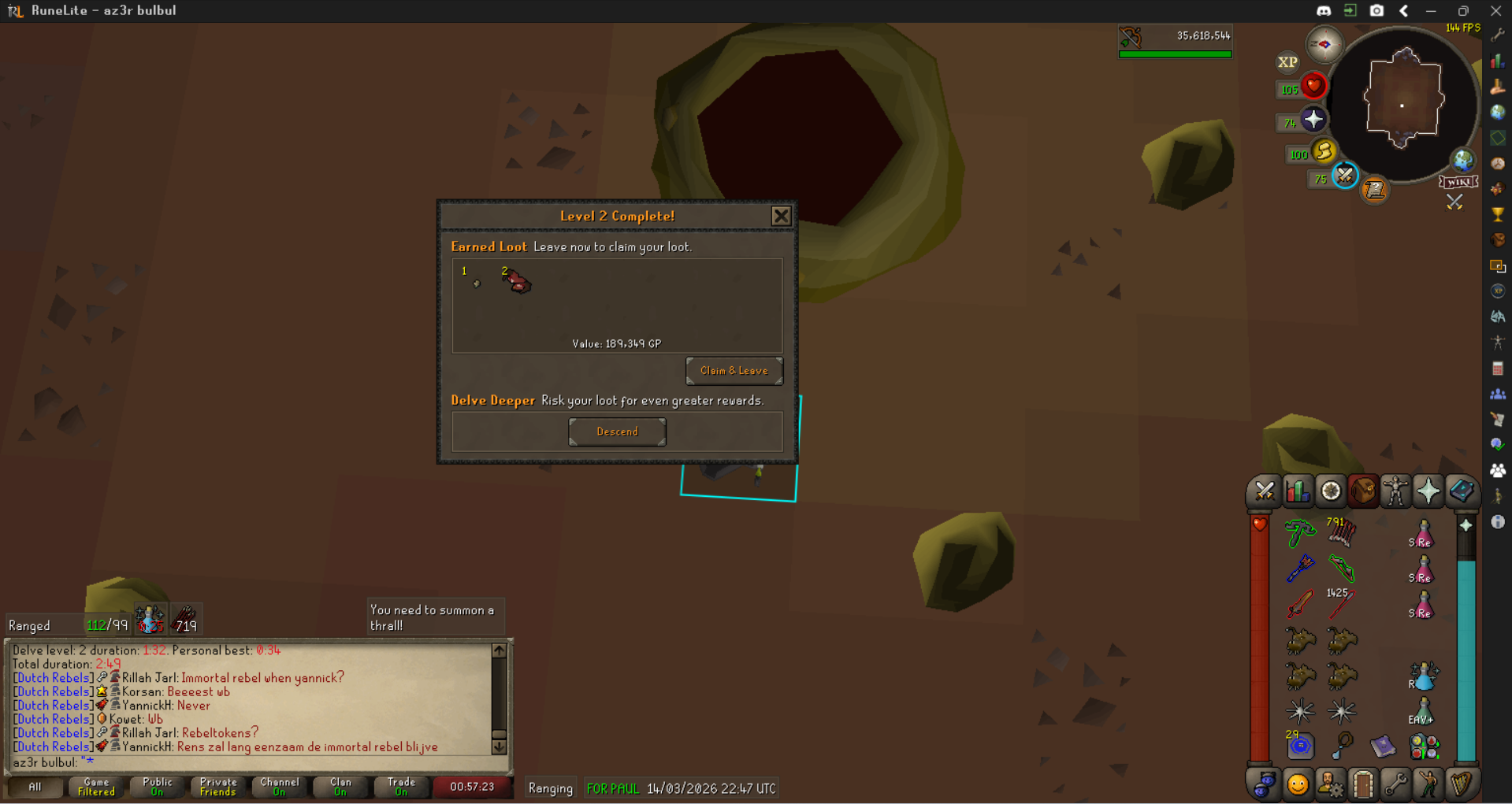The width and height of the screenshot is (1512, 804).
Task: Open the Worn Equipment tab
Action: coord(1395,491)
